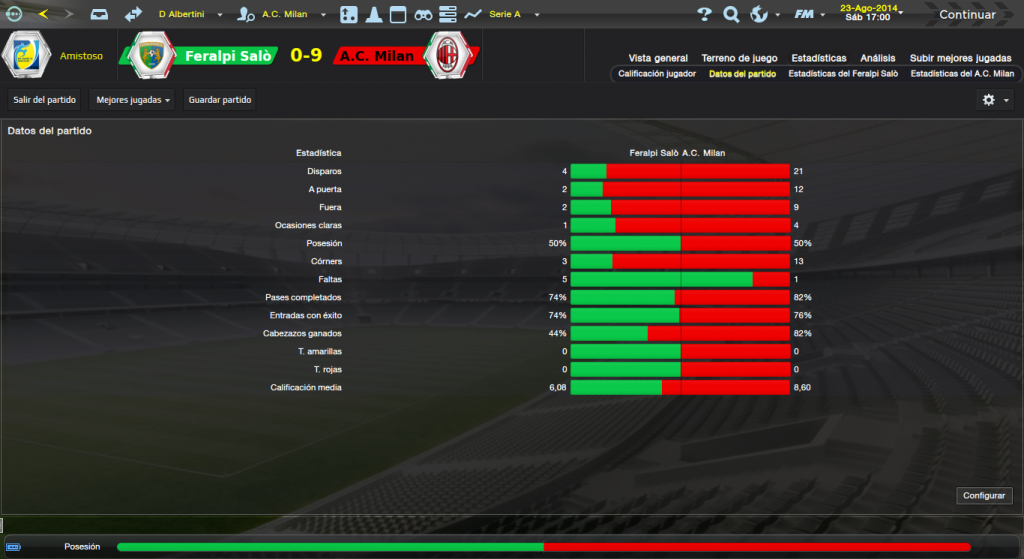Open Estadísticas del A.C. Milan
Screen dimensions: 1024x559
[963, 74]
